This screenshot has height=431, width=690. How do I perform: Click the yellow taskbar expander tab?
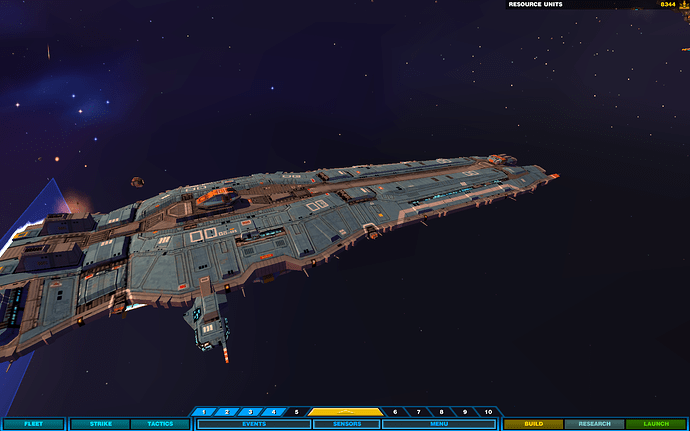[x=345, y=411]
